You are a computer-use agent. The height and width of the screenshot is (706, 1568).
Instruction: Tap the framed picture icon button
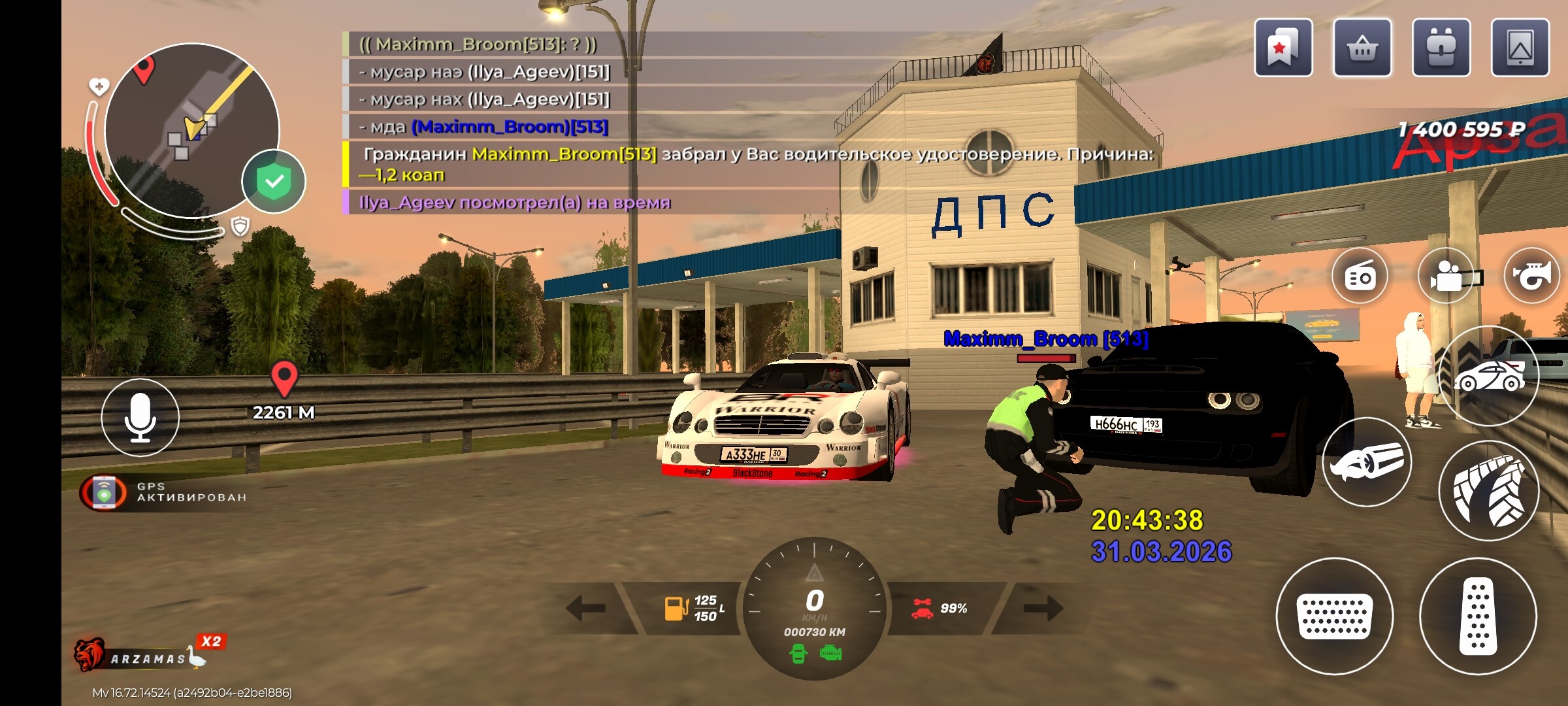click(x=1520, y=48)
